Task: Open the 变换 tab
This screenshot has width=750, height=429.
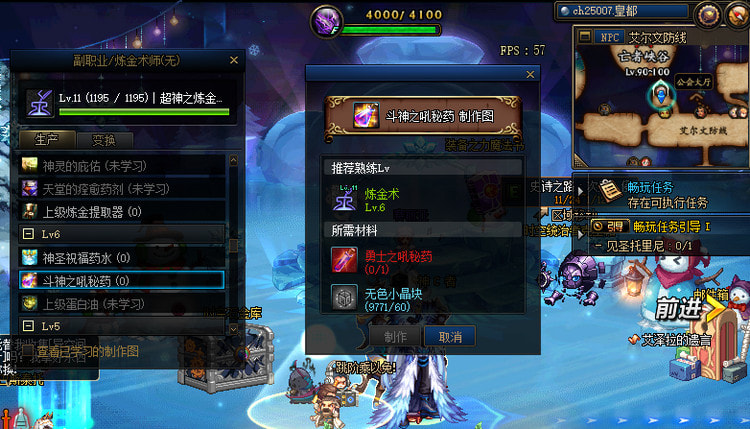Action: pos(104,140)
